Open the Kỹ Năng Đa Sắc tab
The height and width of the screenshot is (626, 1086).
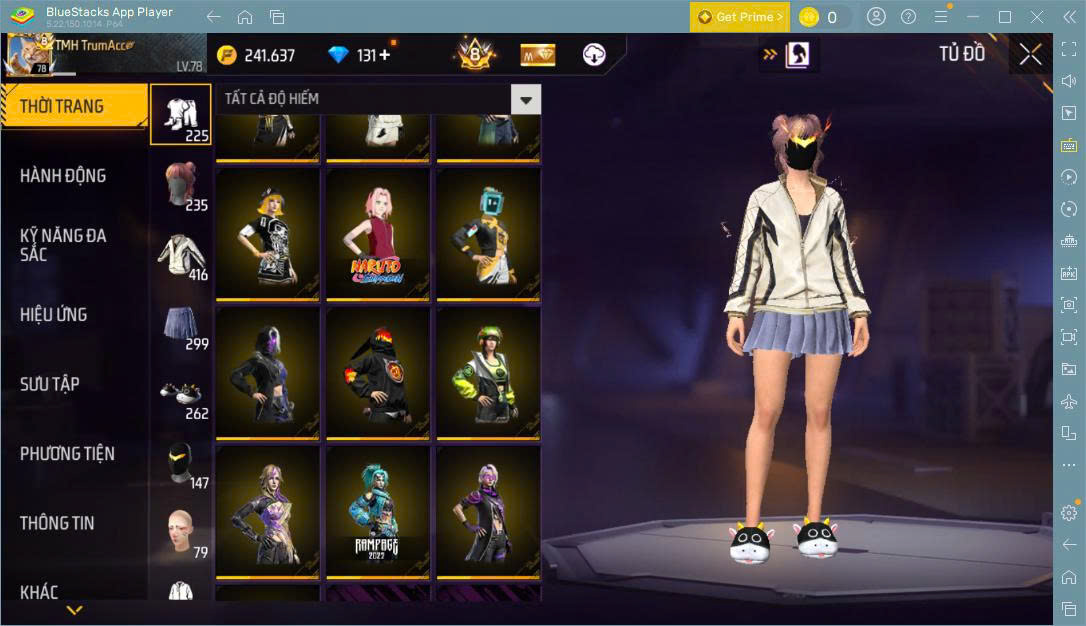point(64,245)
